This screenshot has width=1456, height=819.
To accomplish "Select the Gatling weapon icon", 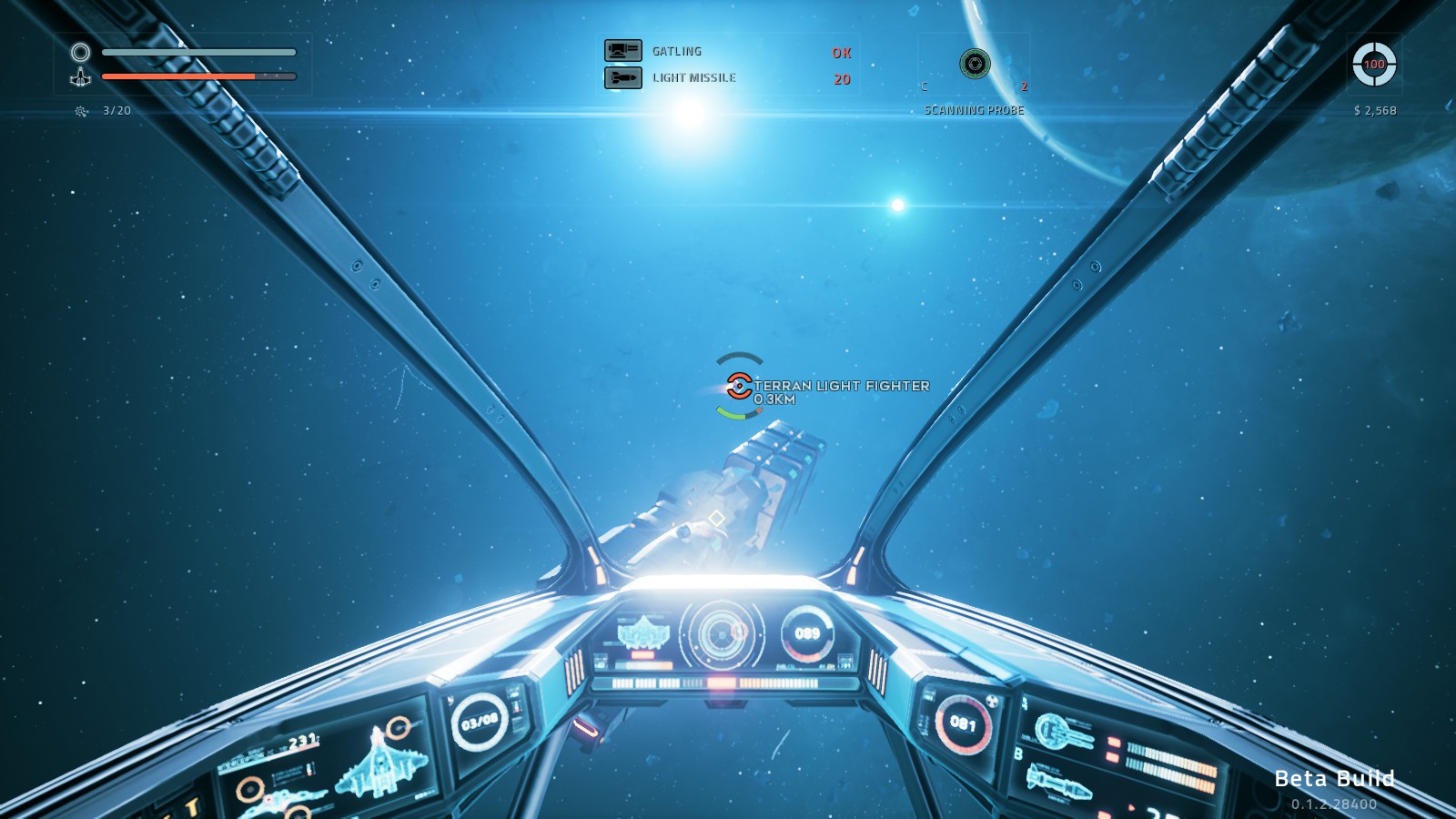I will coord(623,51).
